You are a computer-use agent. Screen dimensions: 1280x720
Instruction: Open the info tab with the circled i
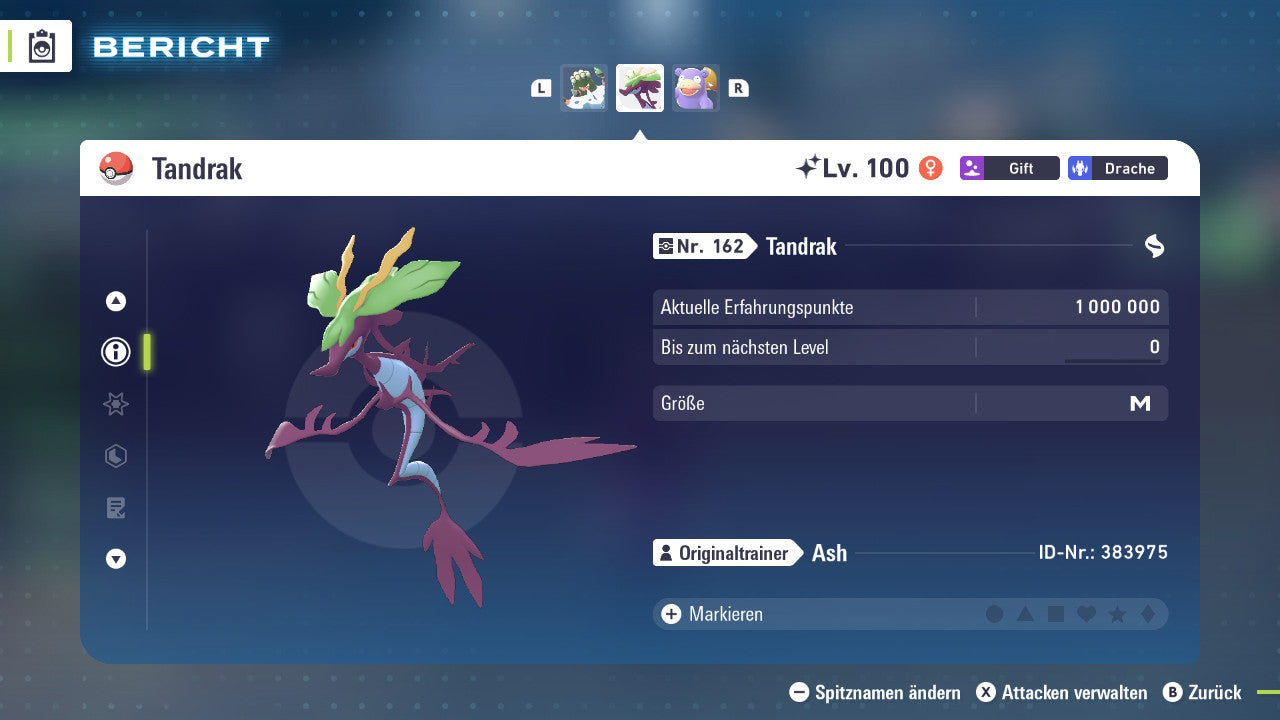click(116, 352)
